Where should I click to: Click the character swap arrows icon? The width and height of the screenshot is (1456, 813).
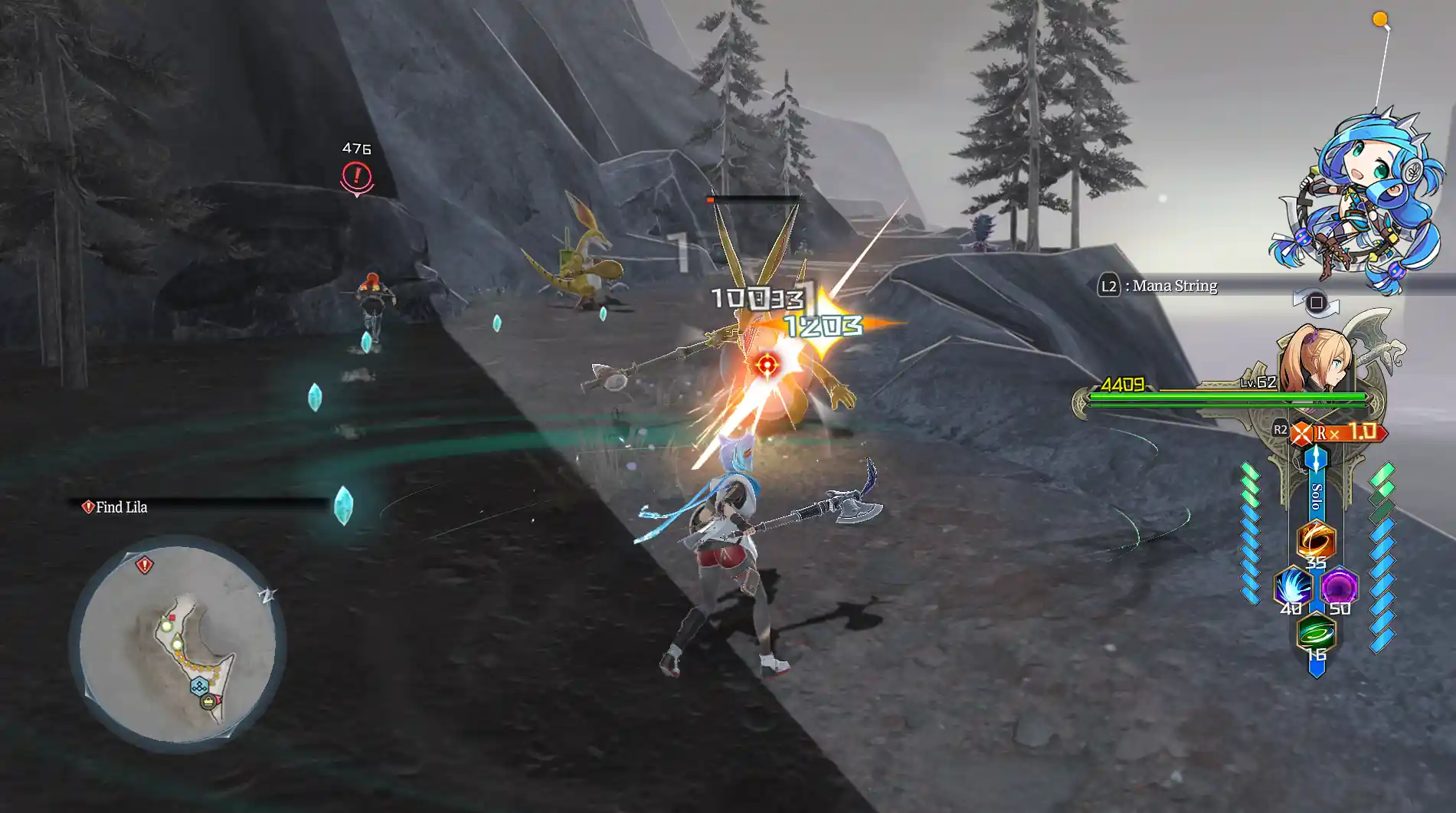1316,303
